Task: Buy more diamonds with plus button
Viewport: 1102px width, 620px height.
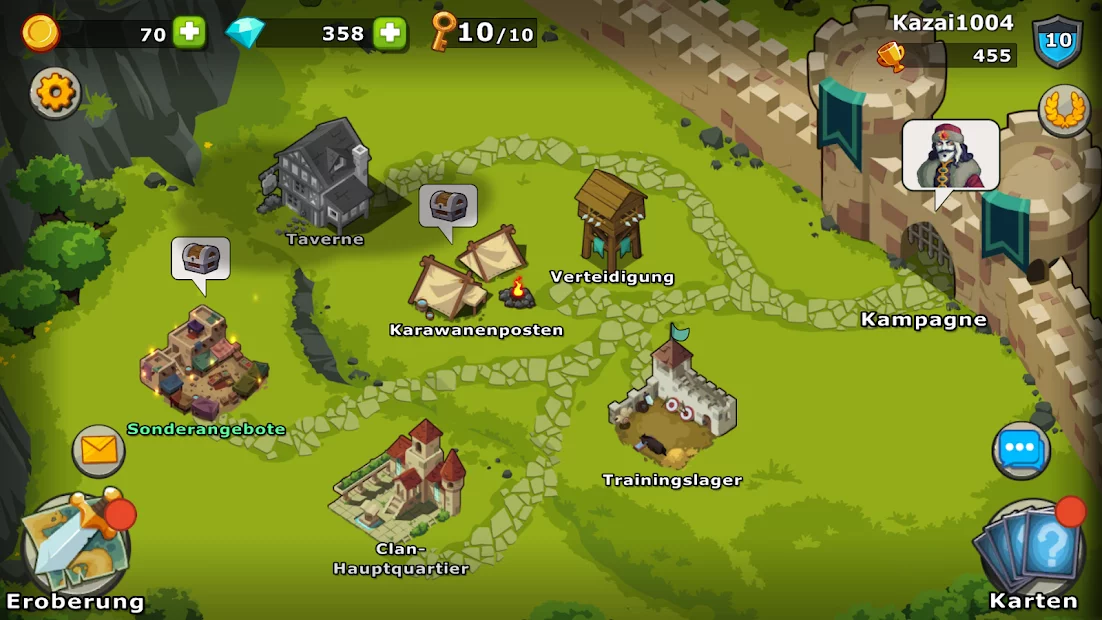Action: pyautogui.click(x=390, y=33)
